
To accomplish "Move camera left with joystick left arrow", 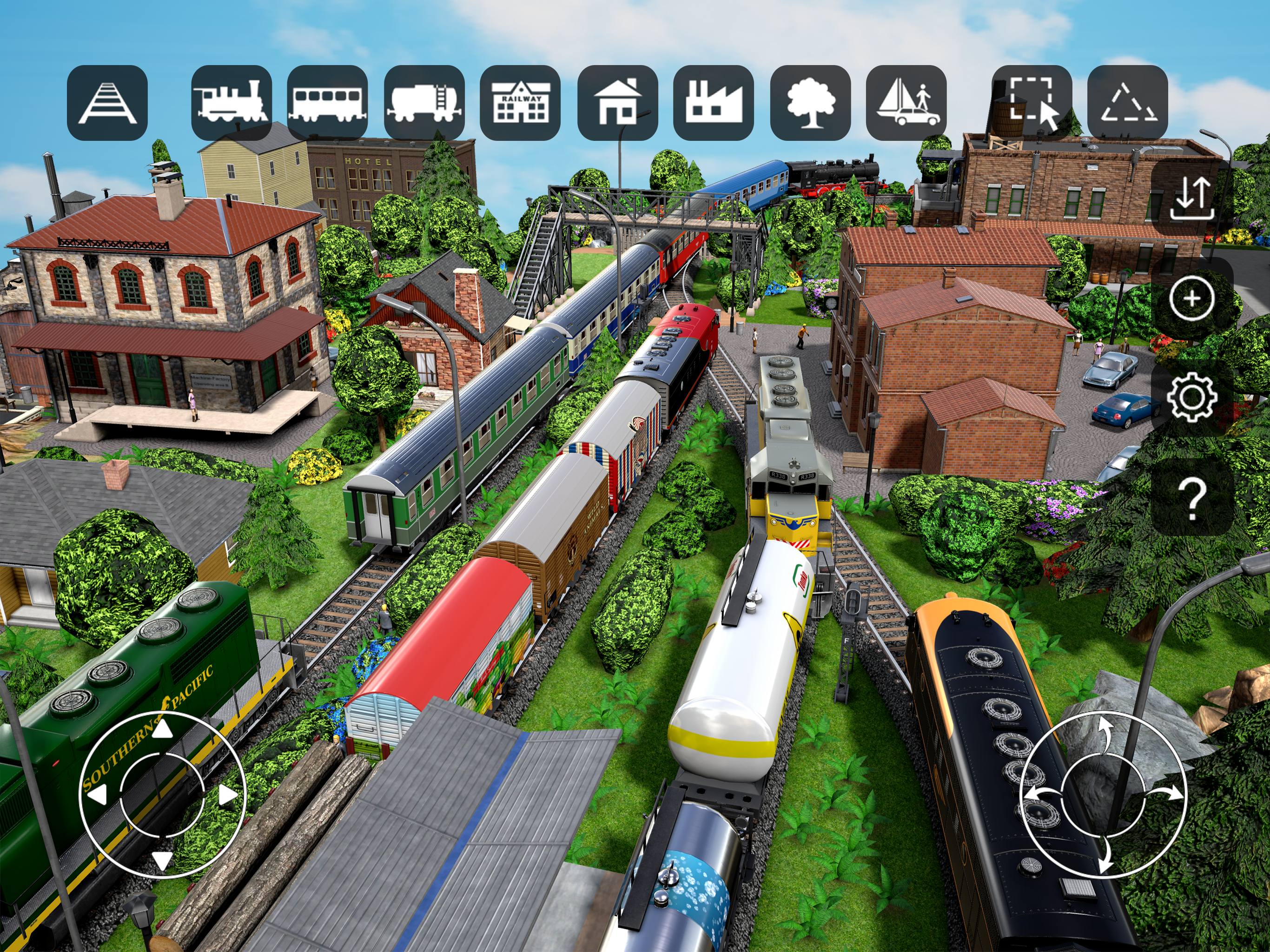I will pyautogui.click(x=98, y=795).
